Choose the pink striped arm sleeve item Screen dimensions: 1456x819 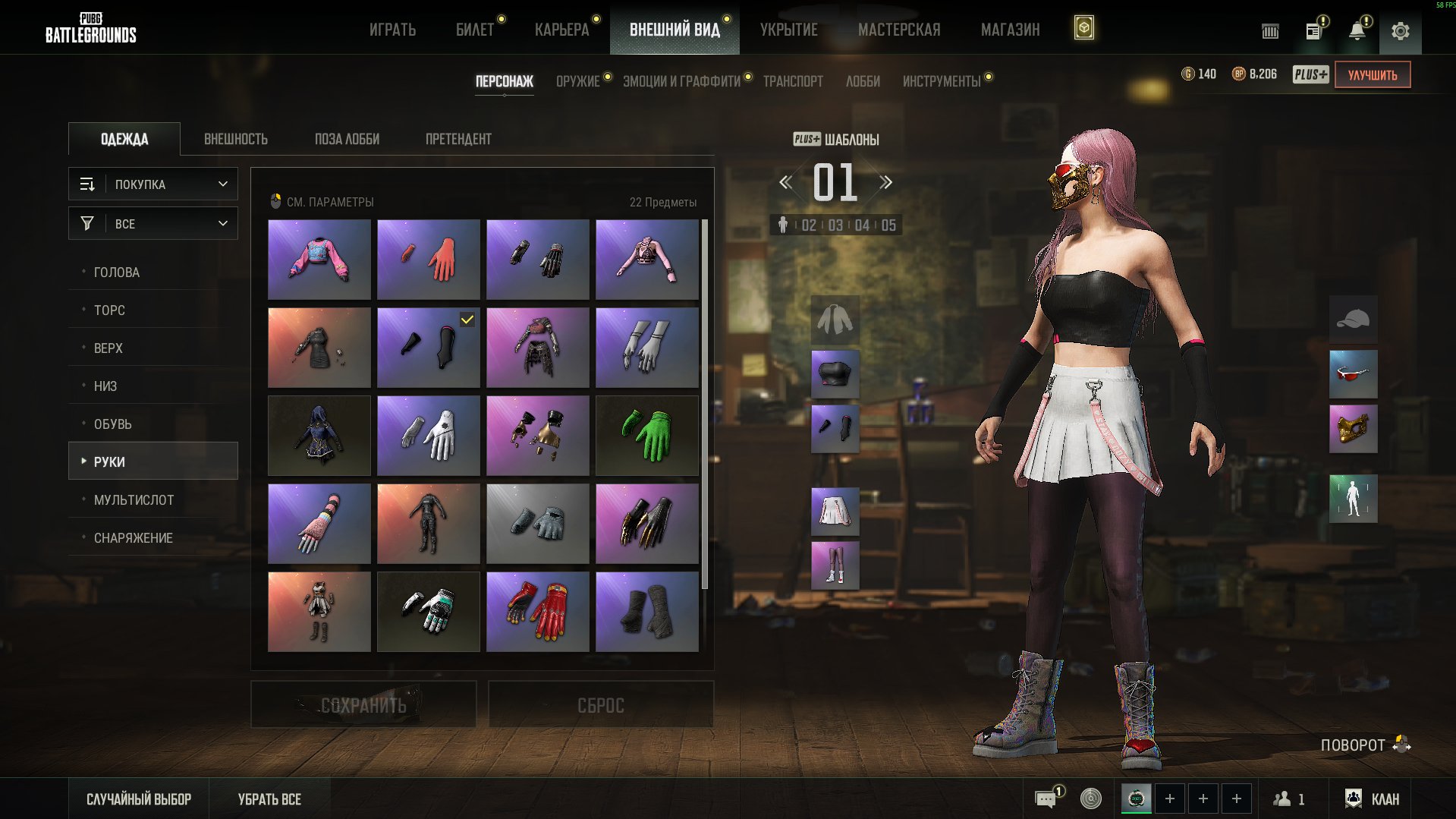tap(319, 524)
